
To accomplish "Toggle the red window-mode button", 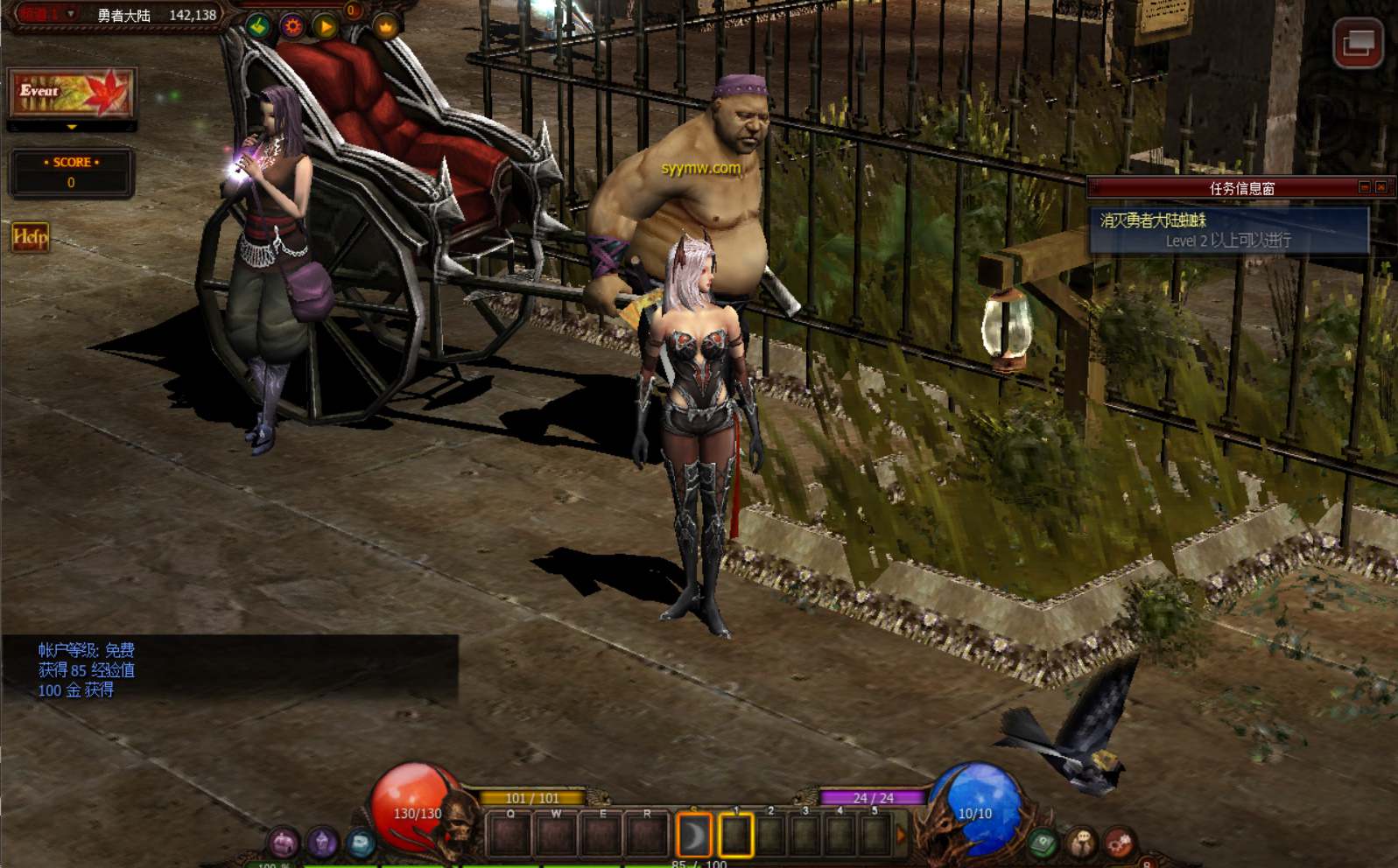I will coord(1357,43).
